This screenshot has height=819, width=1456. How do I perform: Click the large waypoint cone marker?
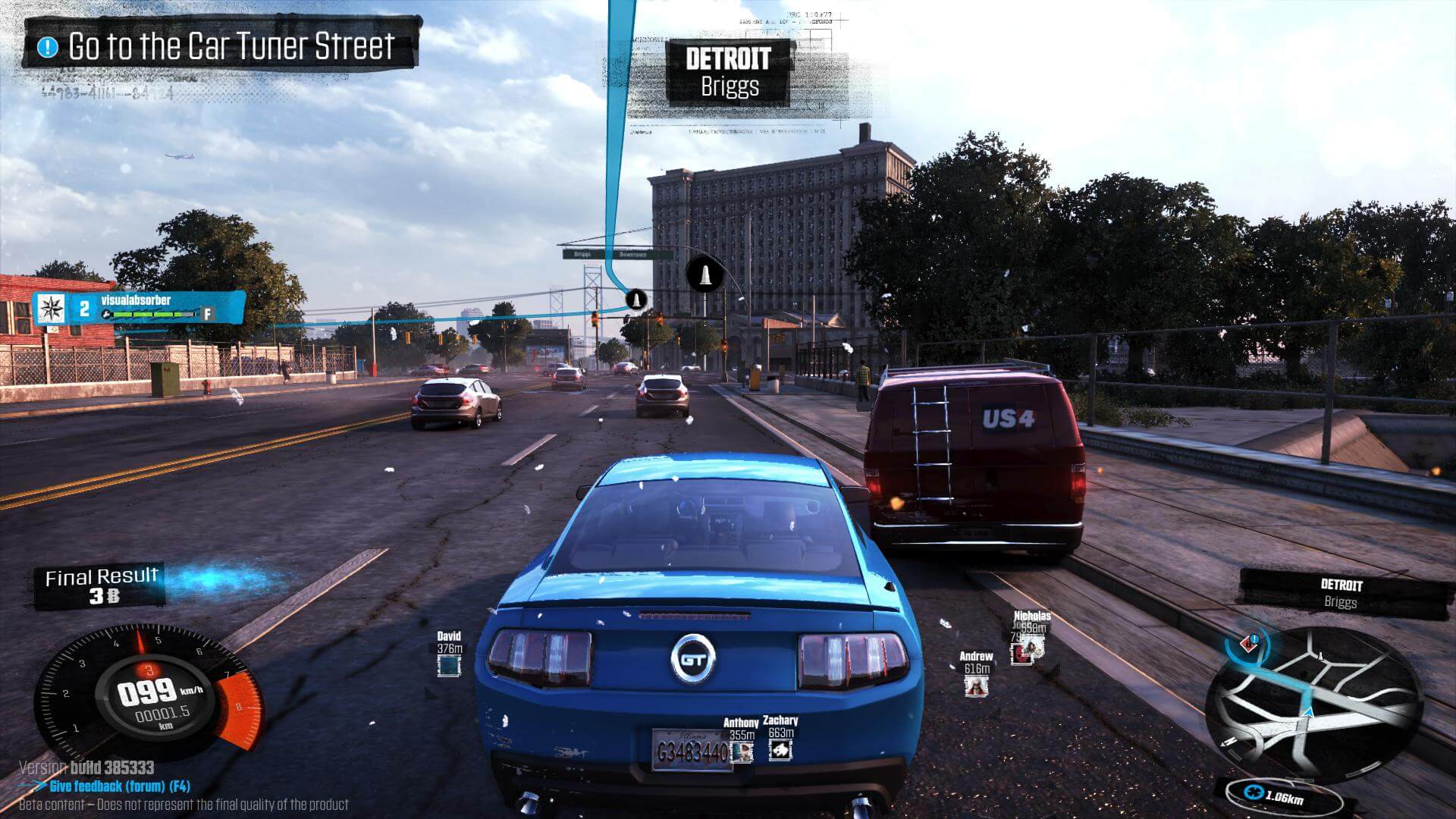[704, 275]
